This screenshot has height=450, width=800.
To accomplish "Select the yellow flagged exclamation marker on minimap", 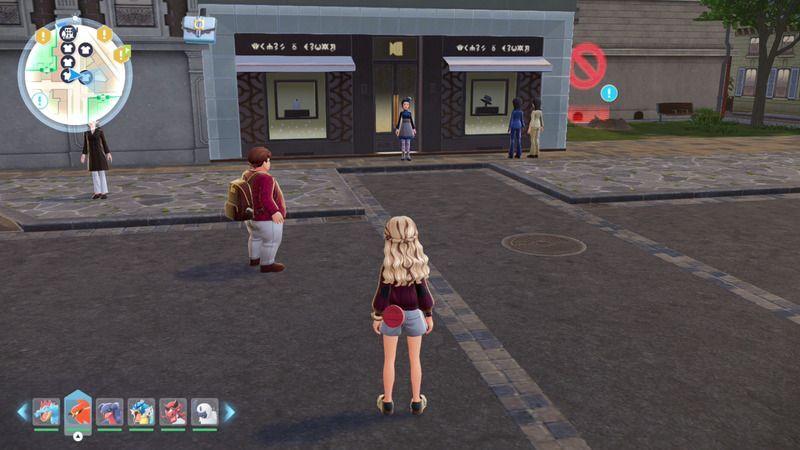I will tap(121, 54).
